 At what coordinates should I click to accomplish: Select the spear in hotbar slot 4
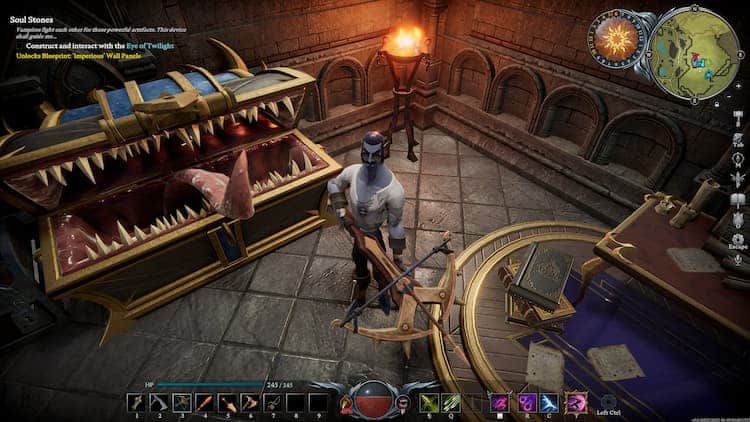pyautogui.click(x=204, y=402)
